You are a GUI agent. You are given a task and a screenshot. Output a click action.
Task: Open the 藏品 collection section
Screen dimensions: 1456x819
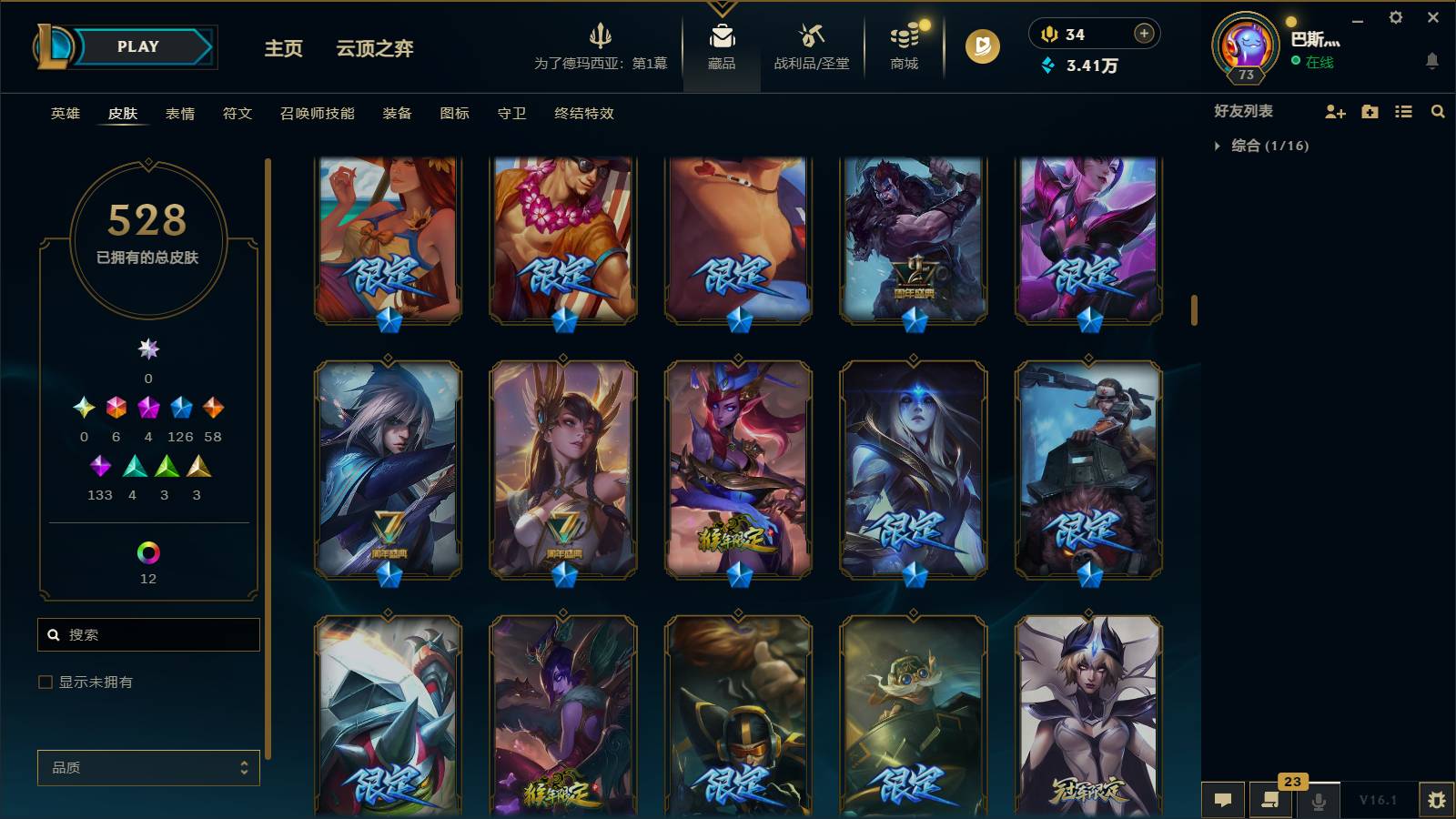click(x=722, y=47)
